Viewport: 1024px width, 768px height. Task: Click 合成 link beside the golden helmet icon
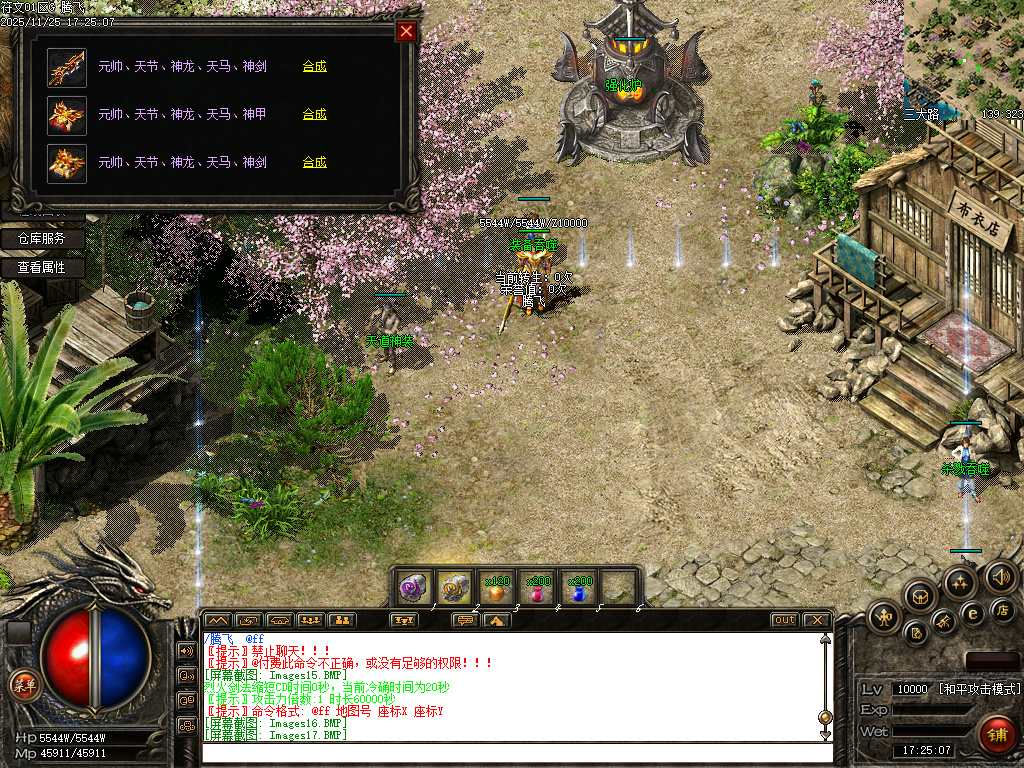pyautogui.click(x=314, y=162)
